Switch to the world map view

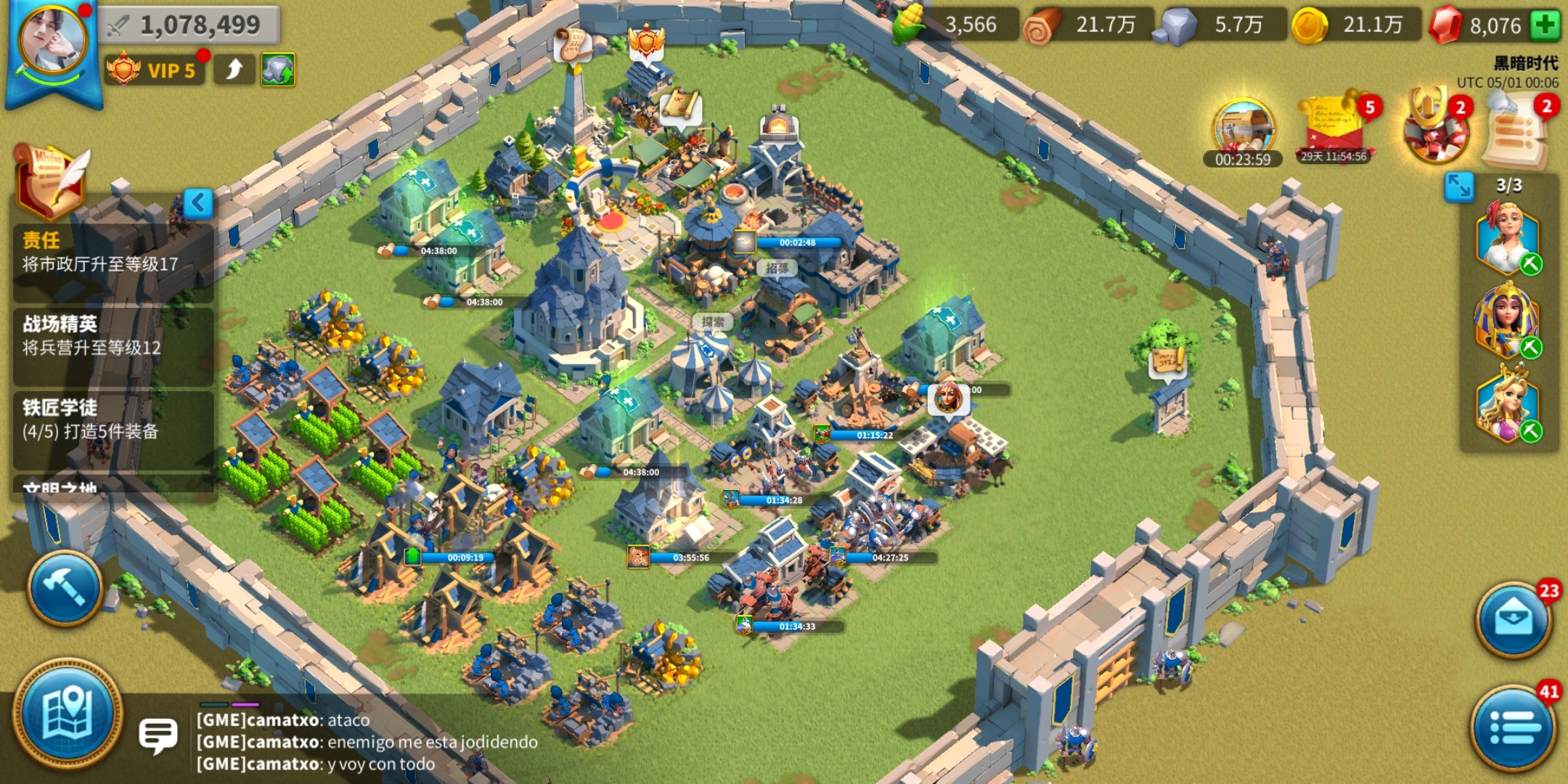[68, 714]
